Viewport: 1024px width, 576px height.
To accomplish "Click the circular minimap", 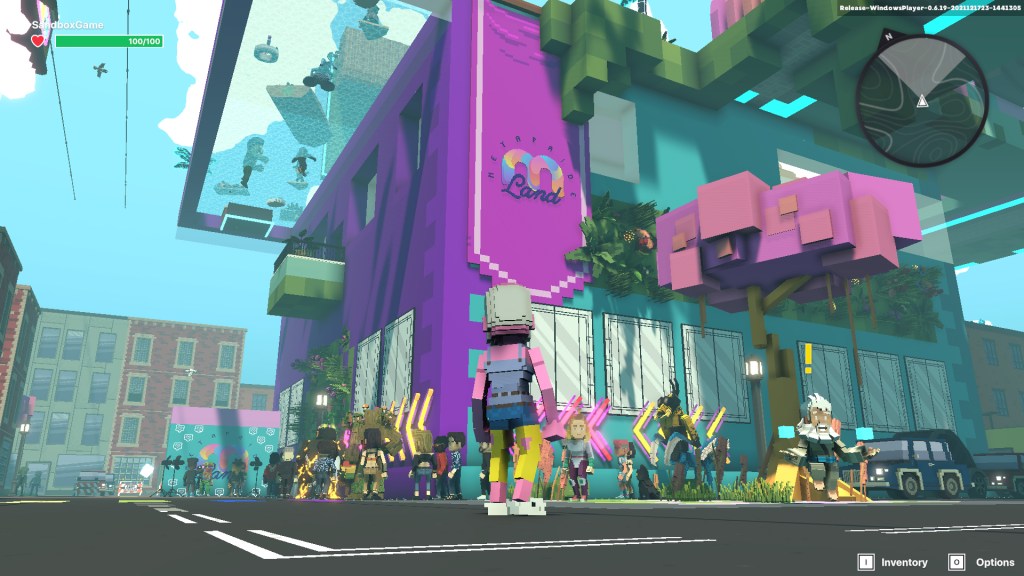I will [922, 101].
